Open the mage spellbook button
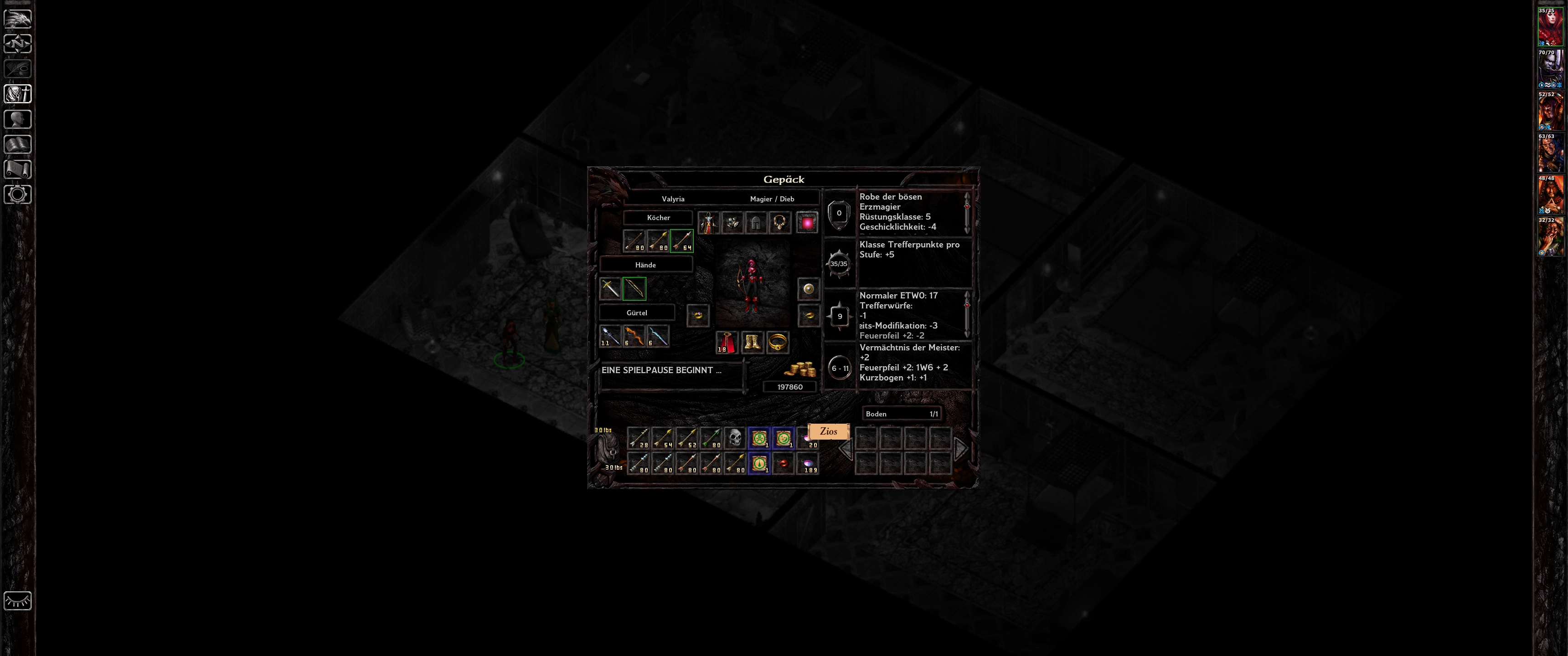 point(18,144)
